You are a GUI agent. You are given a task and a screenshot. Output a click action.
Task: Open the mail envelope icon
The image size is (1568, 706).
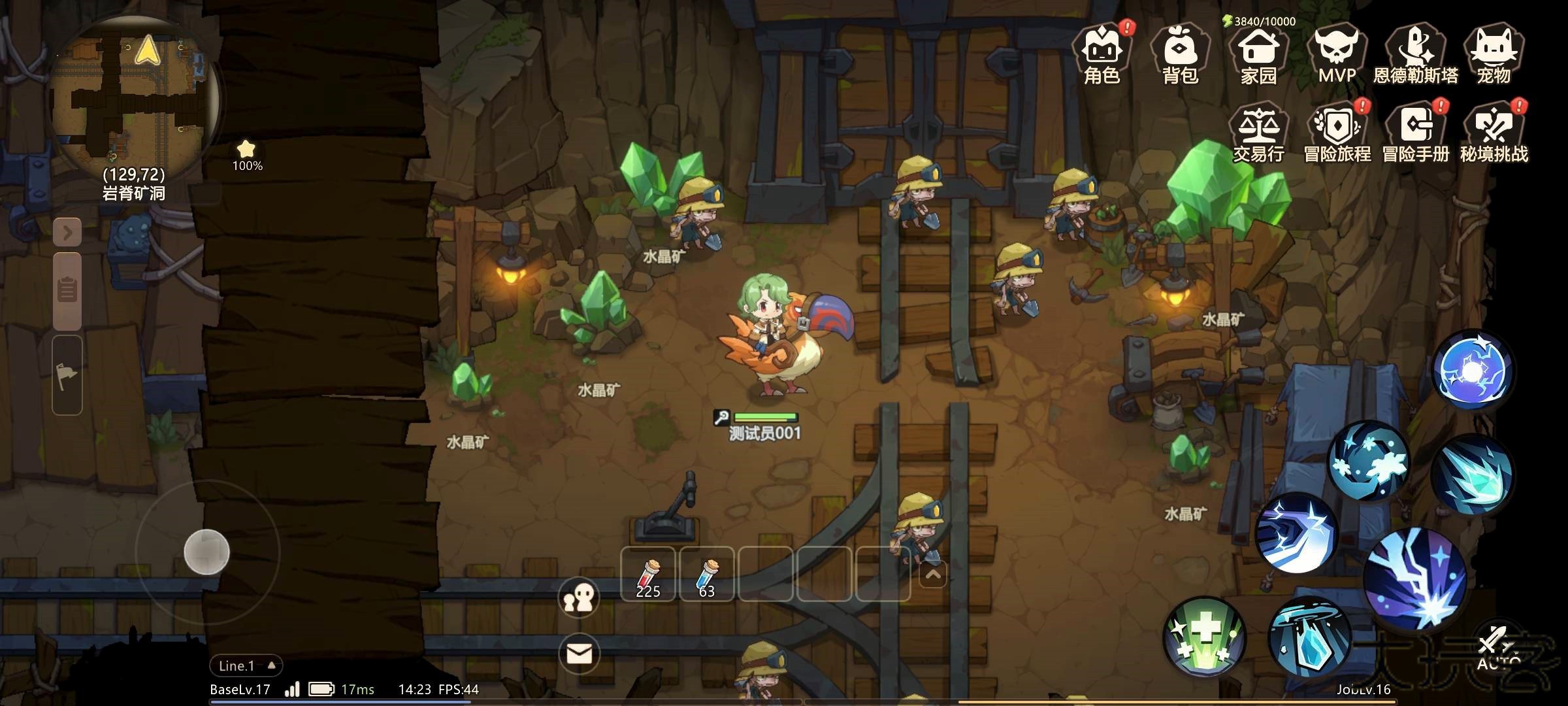click(579, 653)
